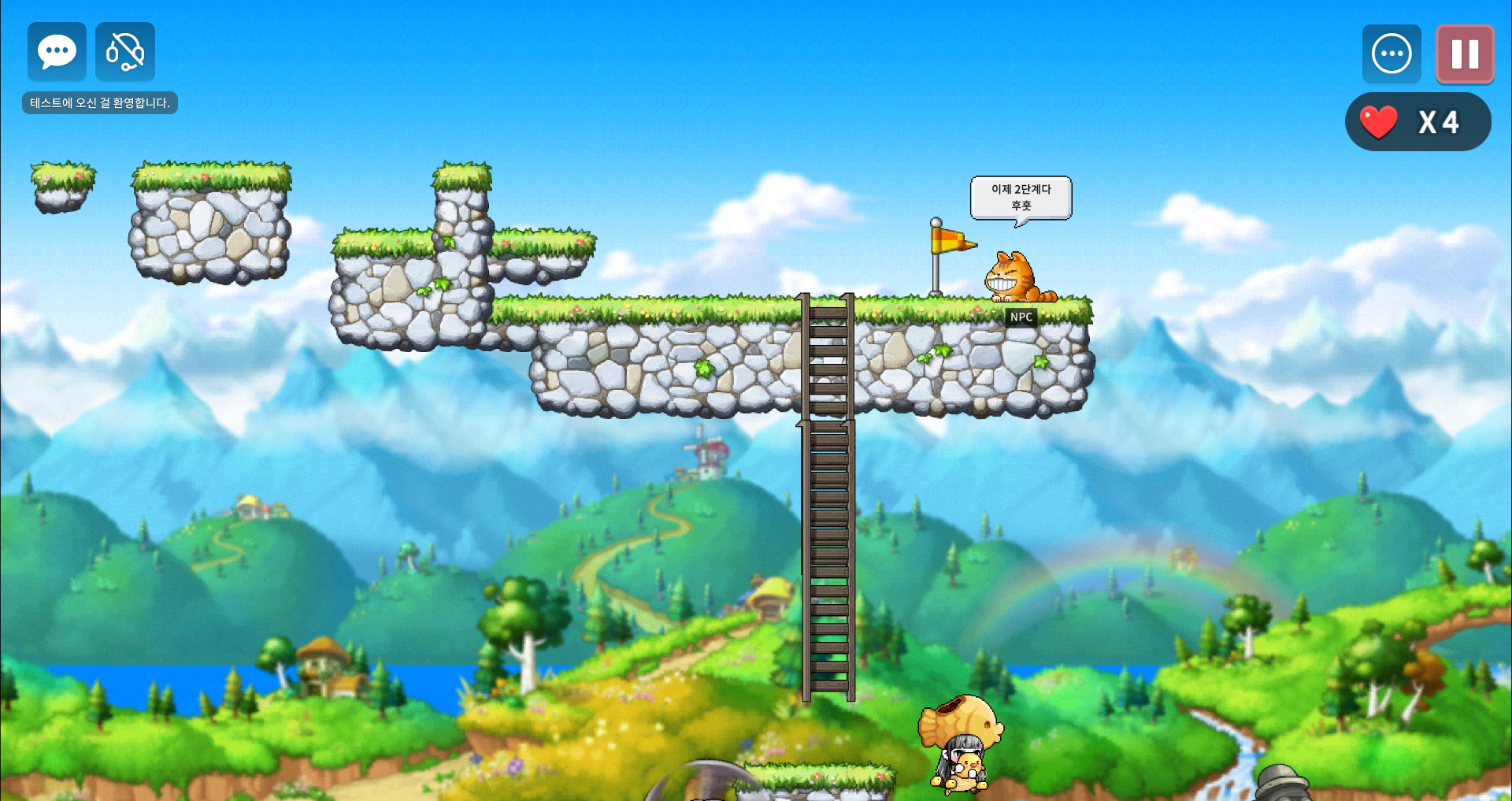Toggle the muted voice headset button
The width and height of the screenshot is (1512, 801).
[x=125, y=52]
